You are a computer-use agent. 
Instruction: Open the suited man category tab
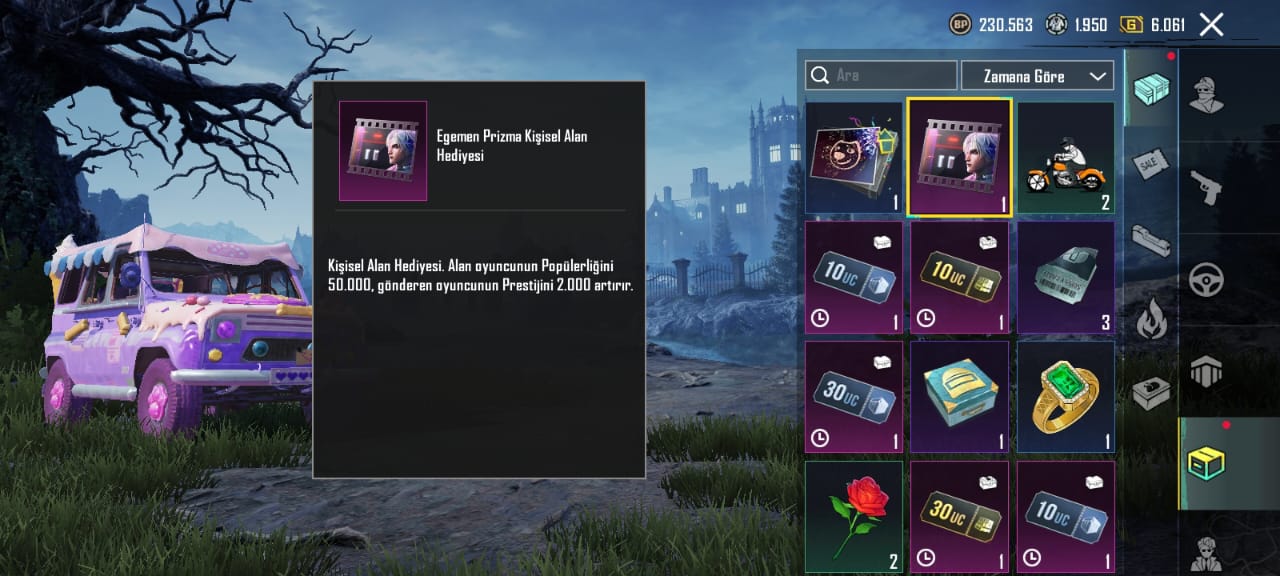[1206, 553]
